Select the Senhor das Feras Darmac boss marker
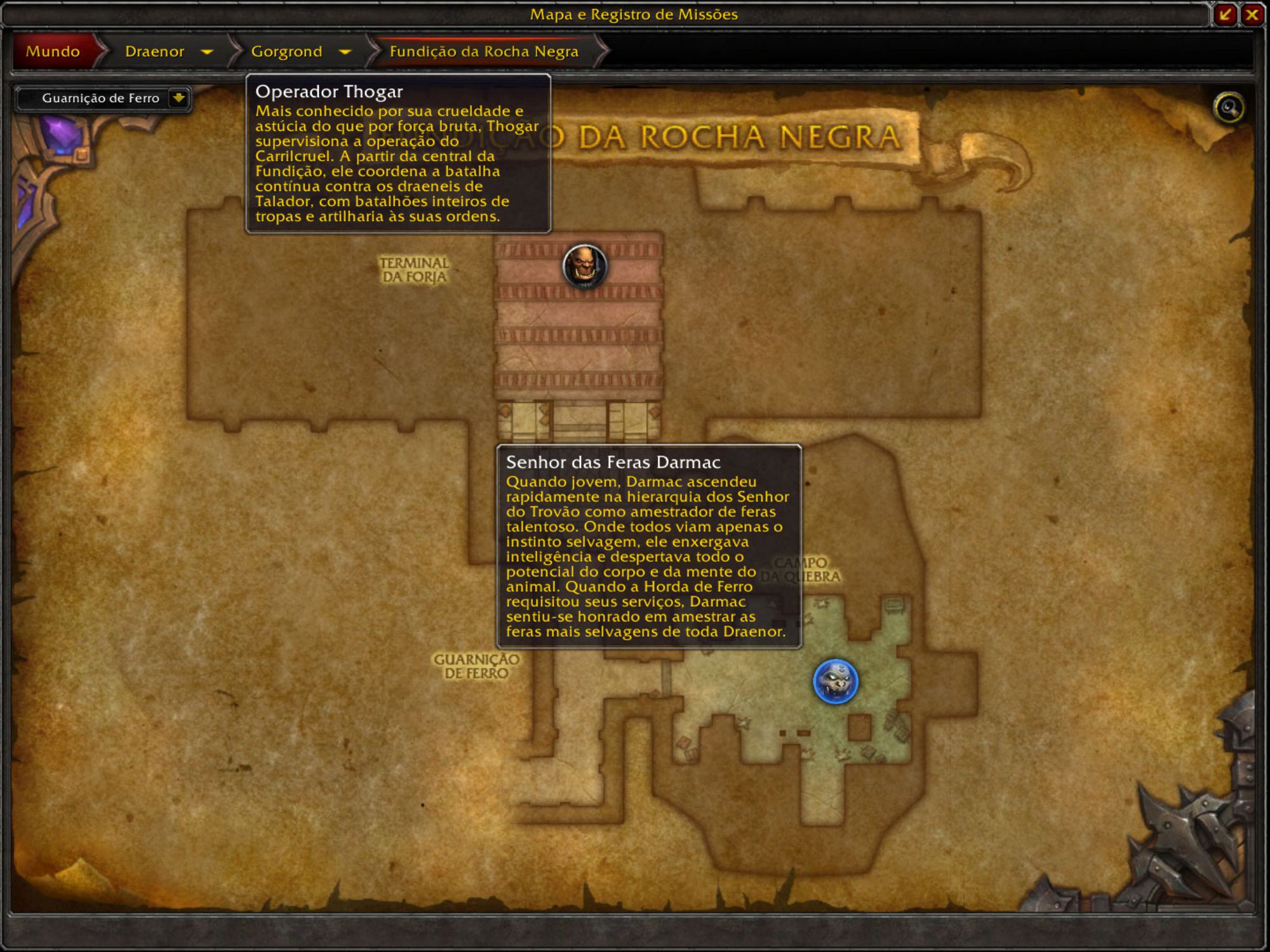 pyautogui.click(x=835, y=682)
